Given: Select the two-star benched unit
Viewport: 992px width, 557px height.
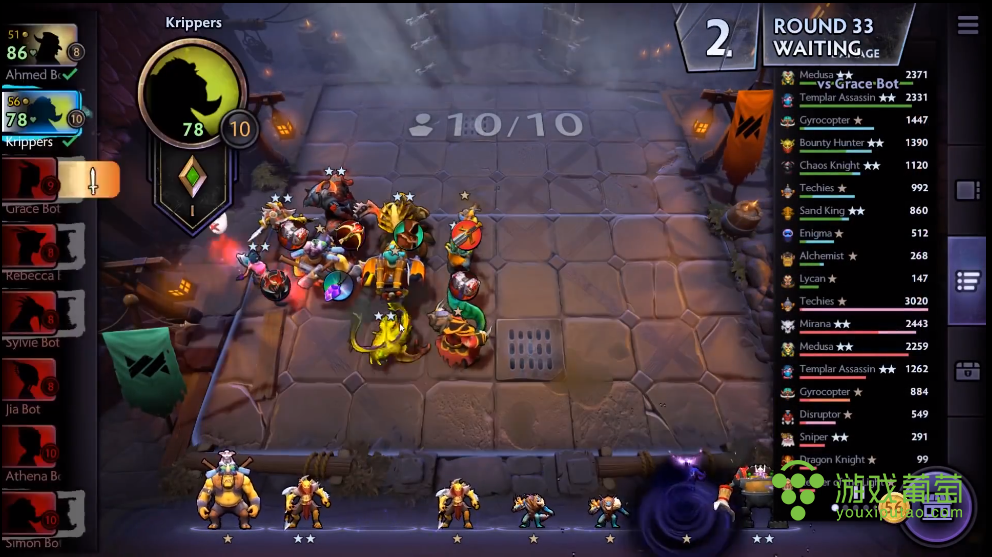Looking at the screenshot, I should coord(303,502).
